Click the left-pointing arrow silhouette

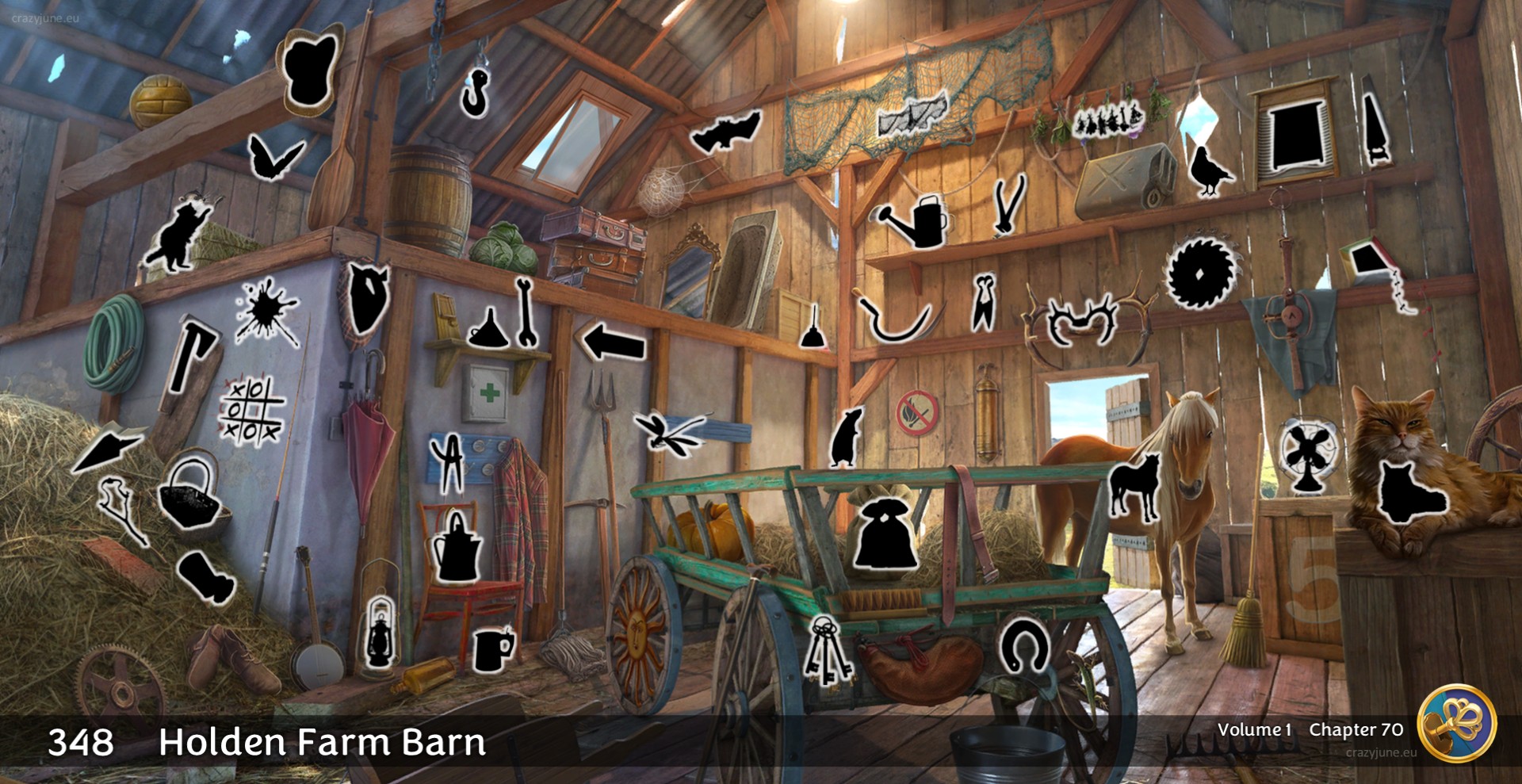pyautogui.click(x=614, y=343)
